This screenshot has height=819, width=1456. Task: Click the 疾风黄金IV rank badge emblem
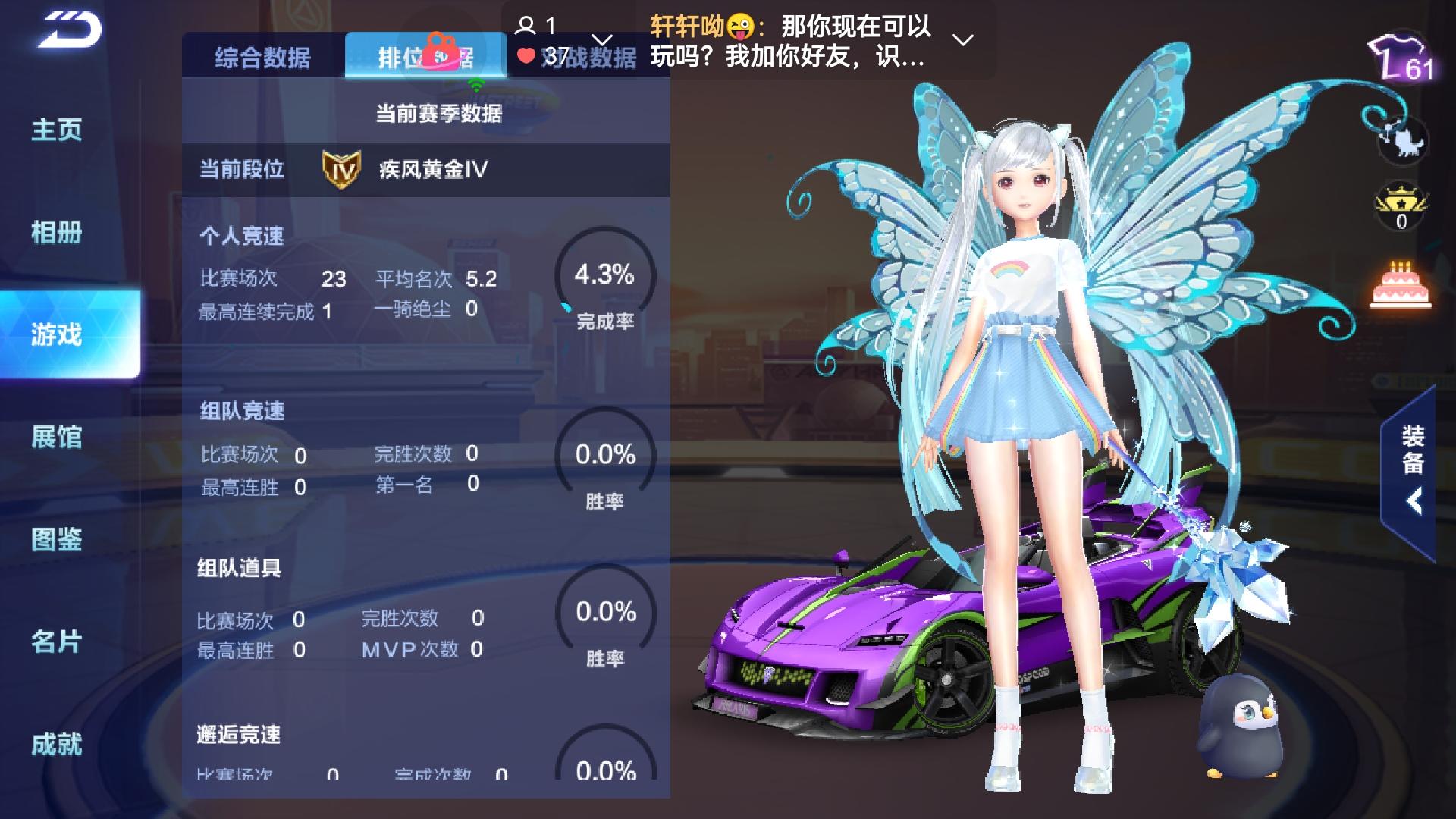pyautogui.click(x=339, y=168)
